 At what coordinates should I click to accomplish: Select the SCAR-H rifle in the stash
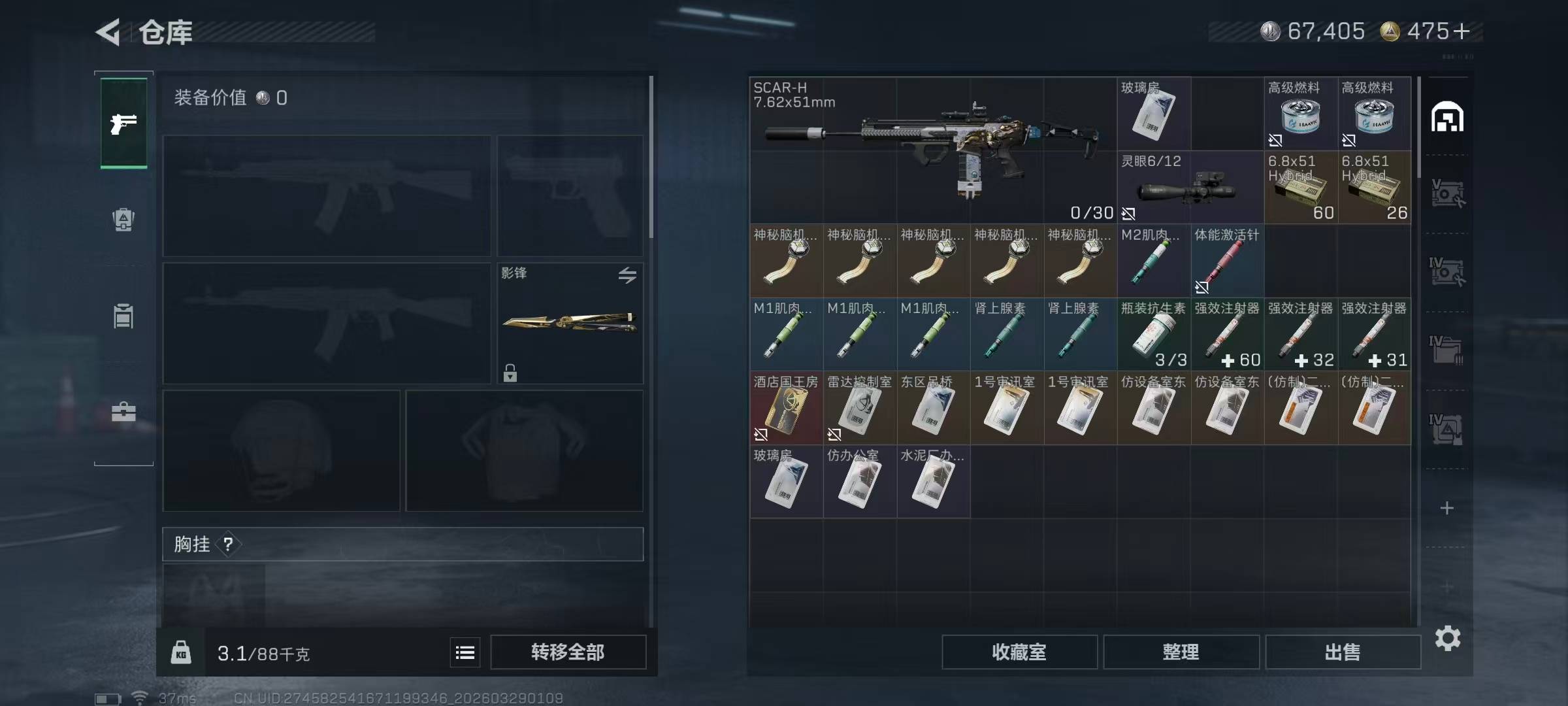point(933,150)
